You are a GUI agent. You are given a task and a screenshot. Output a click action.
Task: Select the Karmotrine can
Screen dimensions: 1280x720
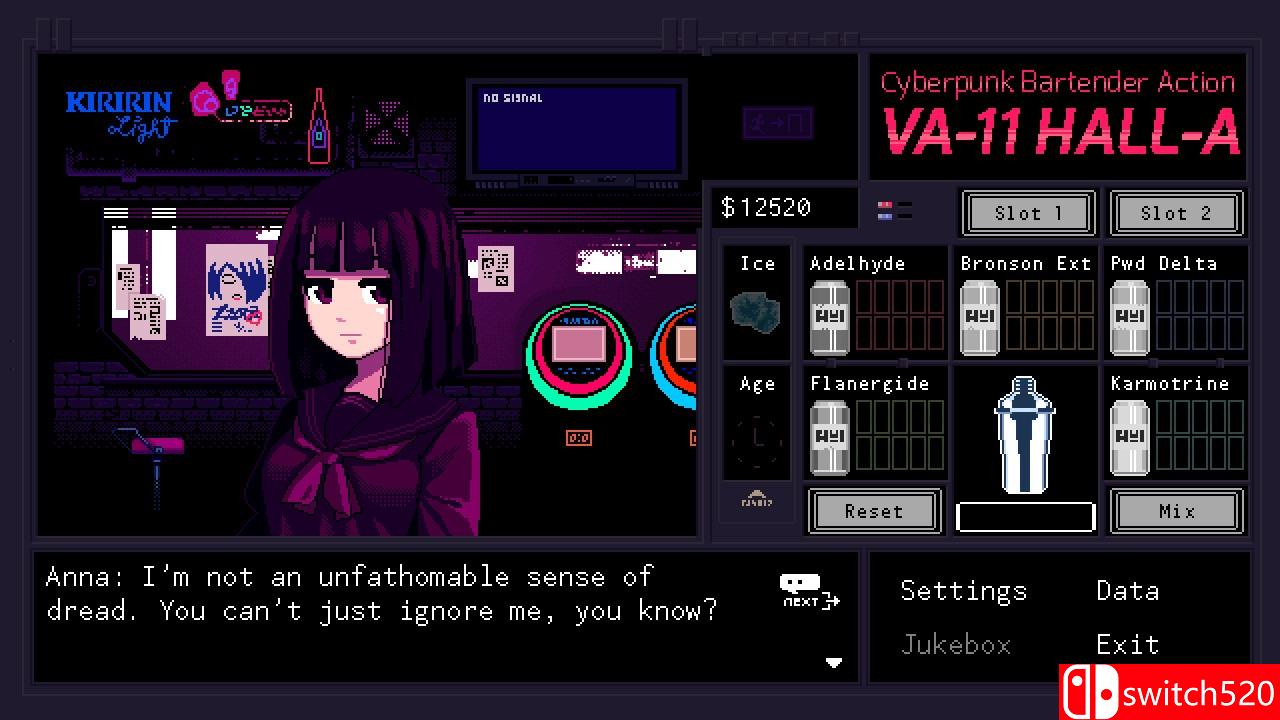tap(1129, 435)
